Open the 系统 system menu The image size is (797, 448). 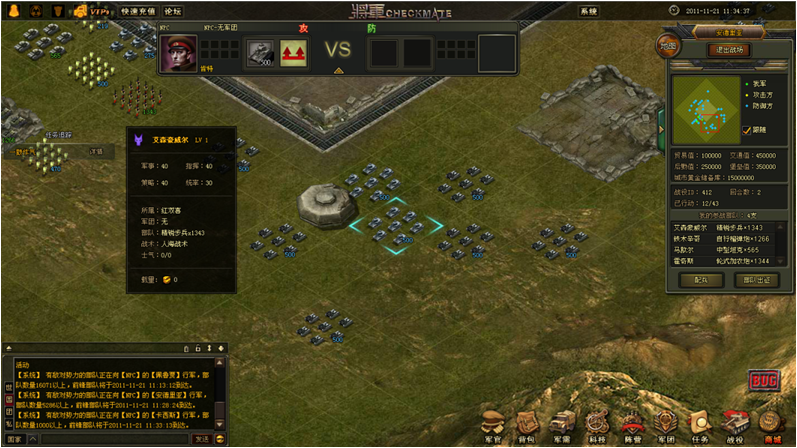[589, 11]
